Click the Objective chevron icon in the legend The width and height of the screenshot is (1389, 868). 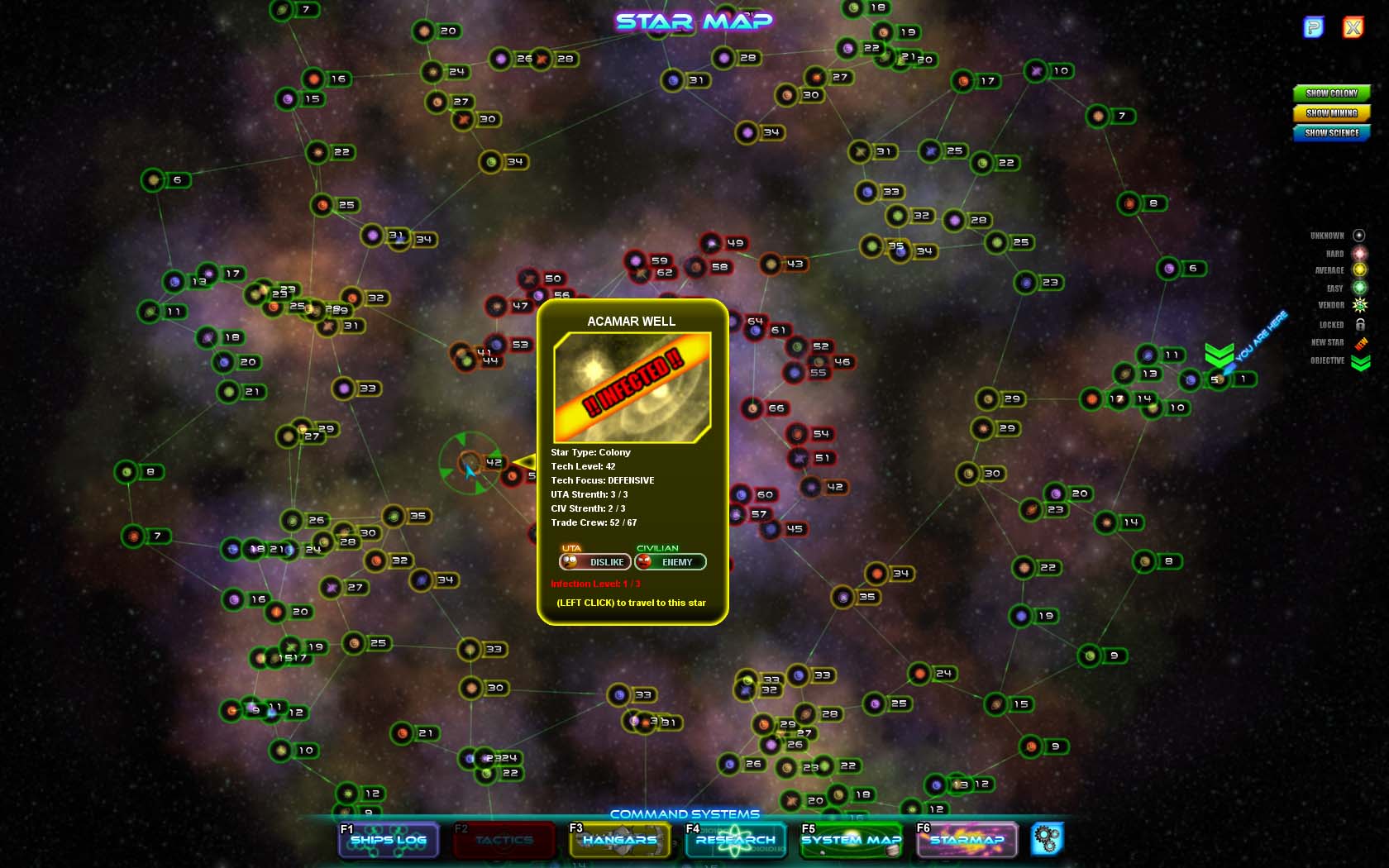[x=1360, y=361]
